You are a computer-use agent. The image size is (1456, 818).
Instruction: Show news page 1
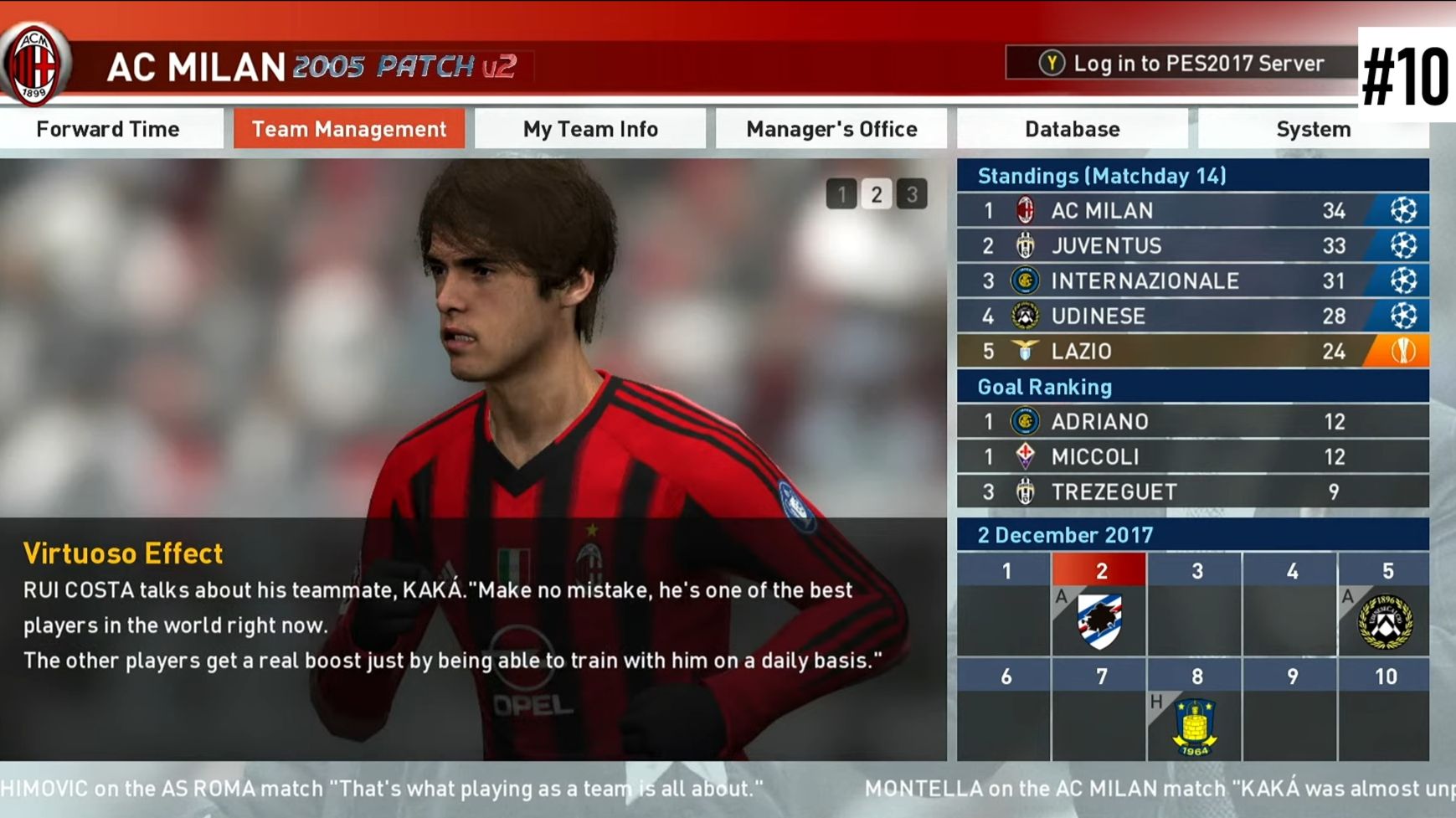click(x=841, y=194)
